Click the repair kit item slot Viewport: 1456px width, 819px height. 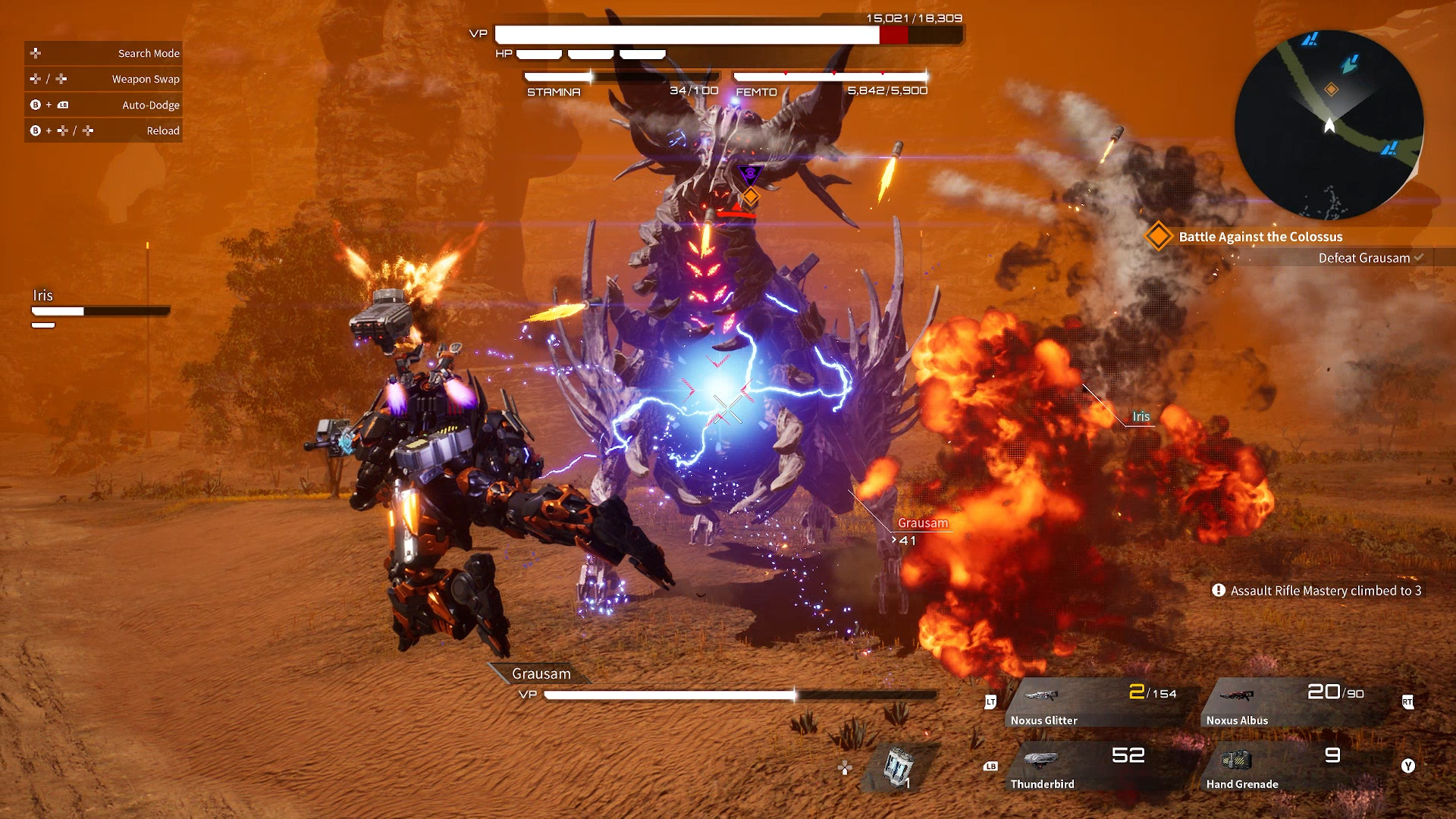[x=900, y=767]
